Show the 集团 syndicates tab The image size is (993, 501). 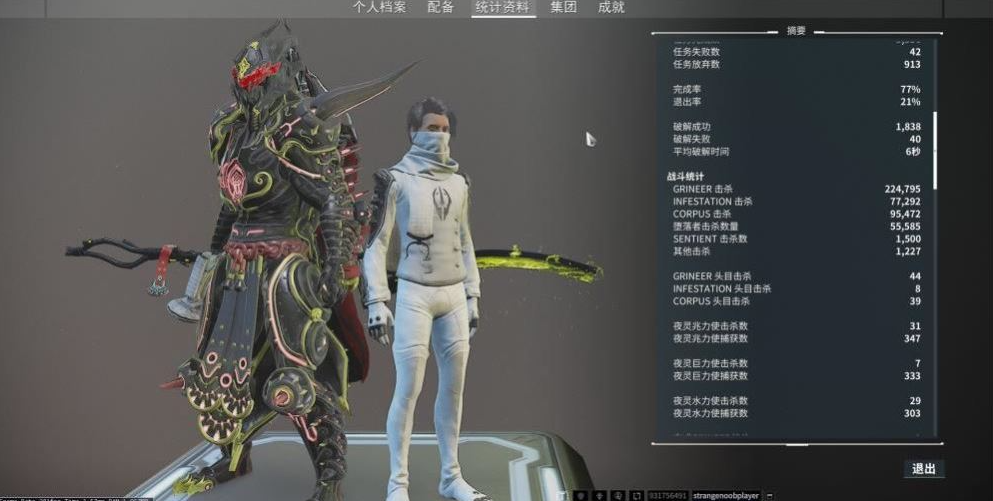coord(564,8)
